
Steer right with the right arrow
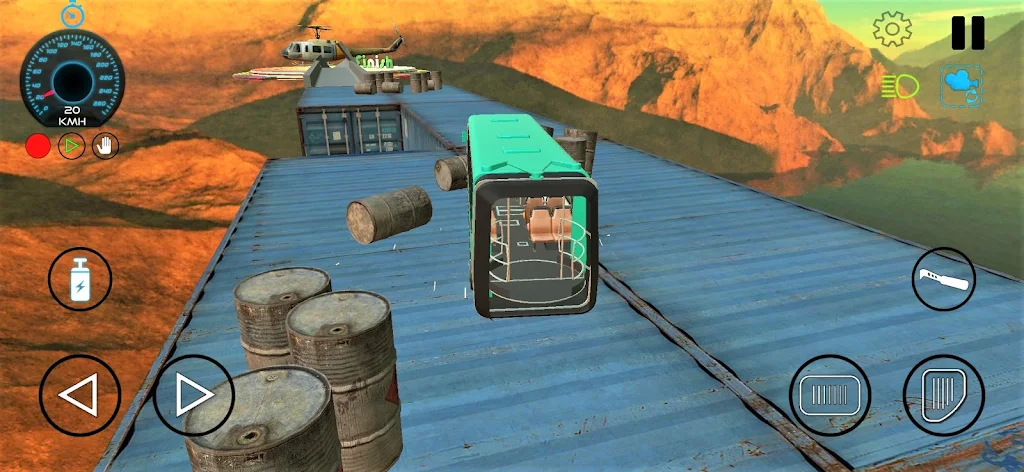(193, 395)
